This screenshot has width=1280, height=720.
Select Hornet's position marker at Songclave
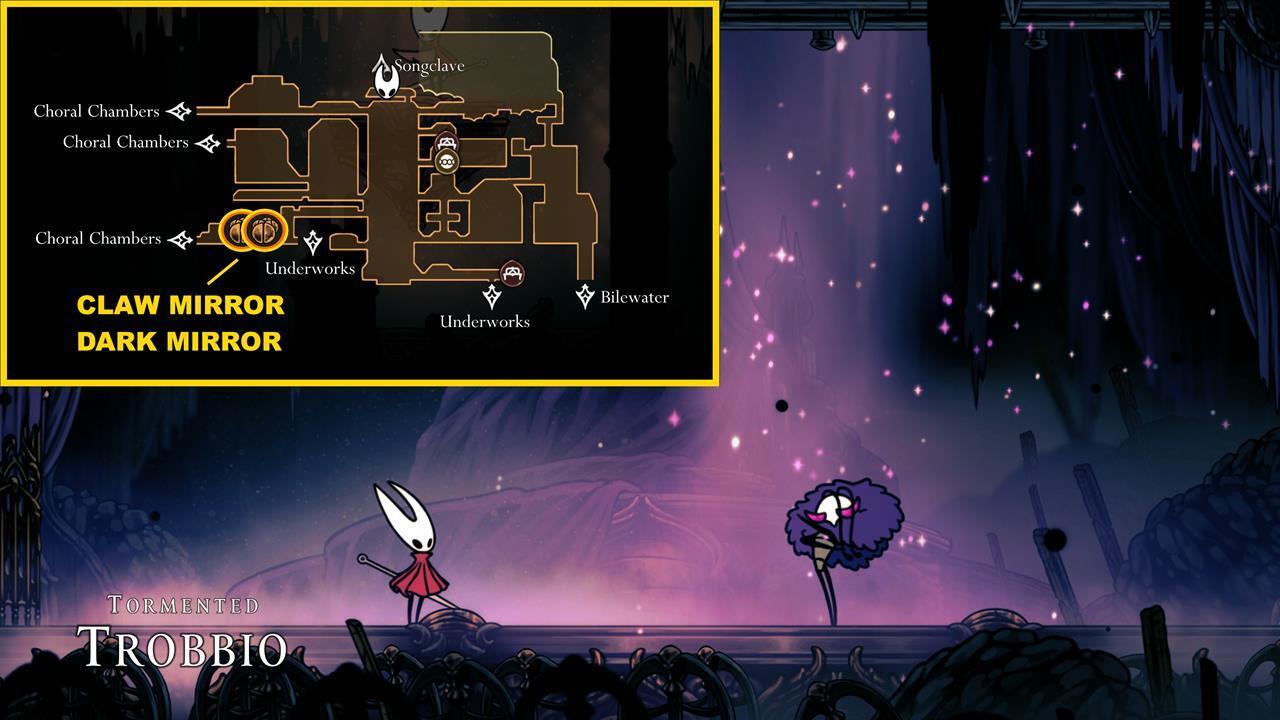(x=383, y=78)
